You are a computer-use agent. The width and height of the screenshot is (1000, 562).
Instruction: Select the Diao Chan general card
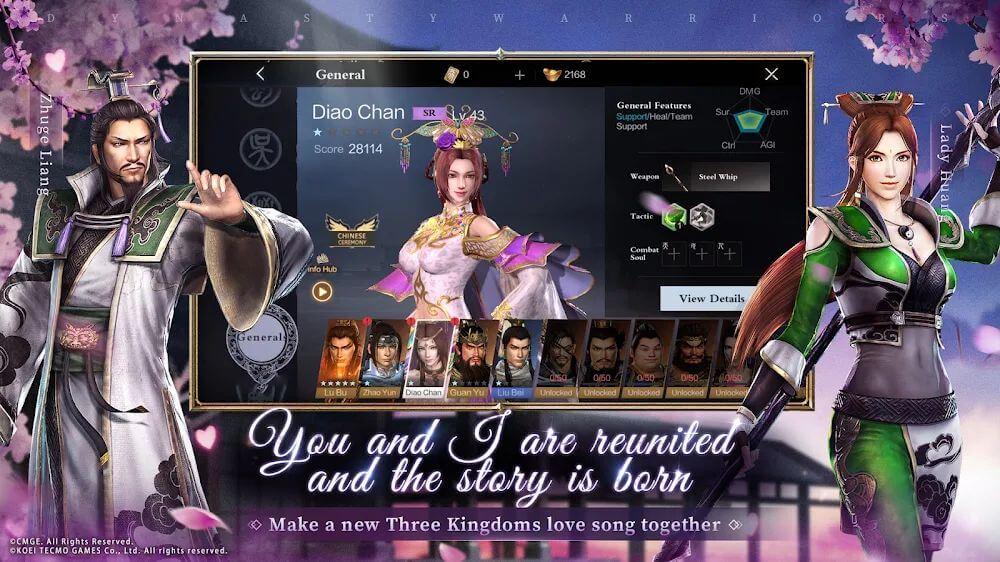click(x=425, y=358)
